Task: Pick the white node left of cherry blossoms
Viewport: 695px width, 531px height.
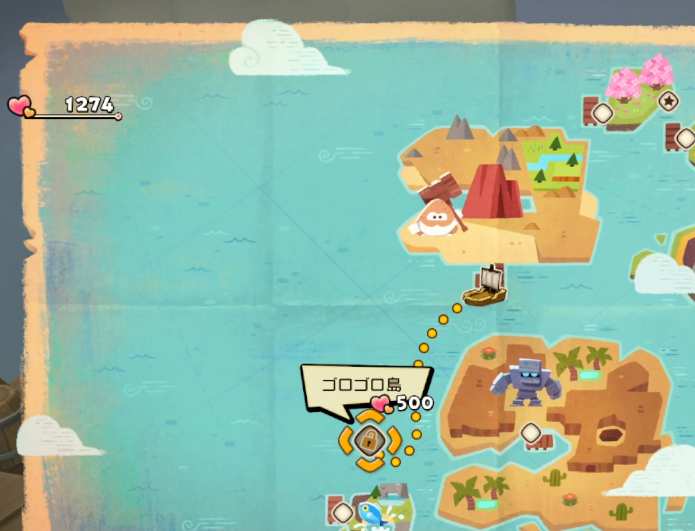Action: (x=603, y=113)
